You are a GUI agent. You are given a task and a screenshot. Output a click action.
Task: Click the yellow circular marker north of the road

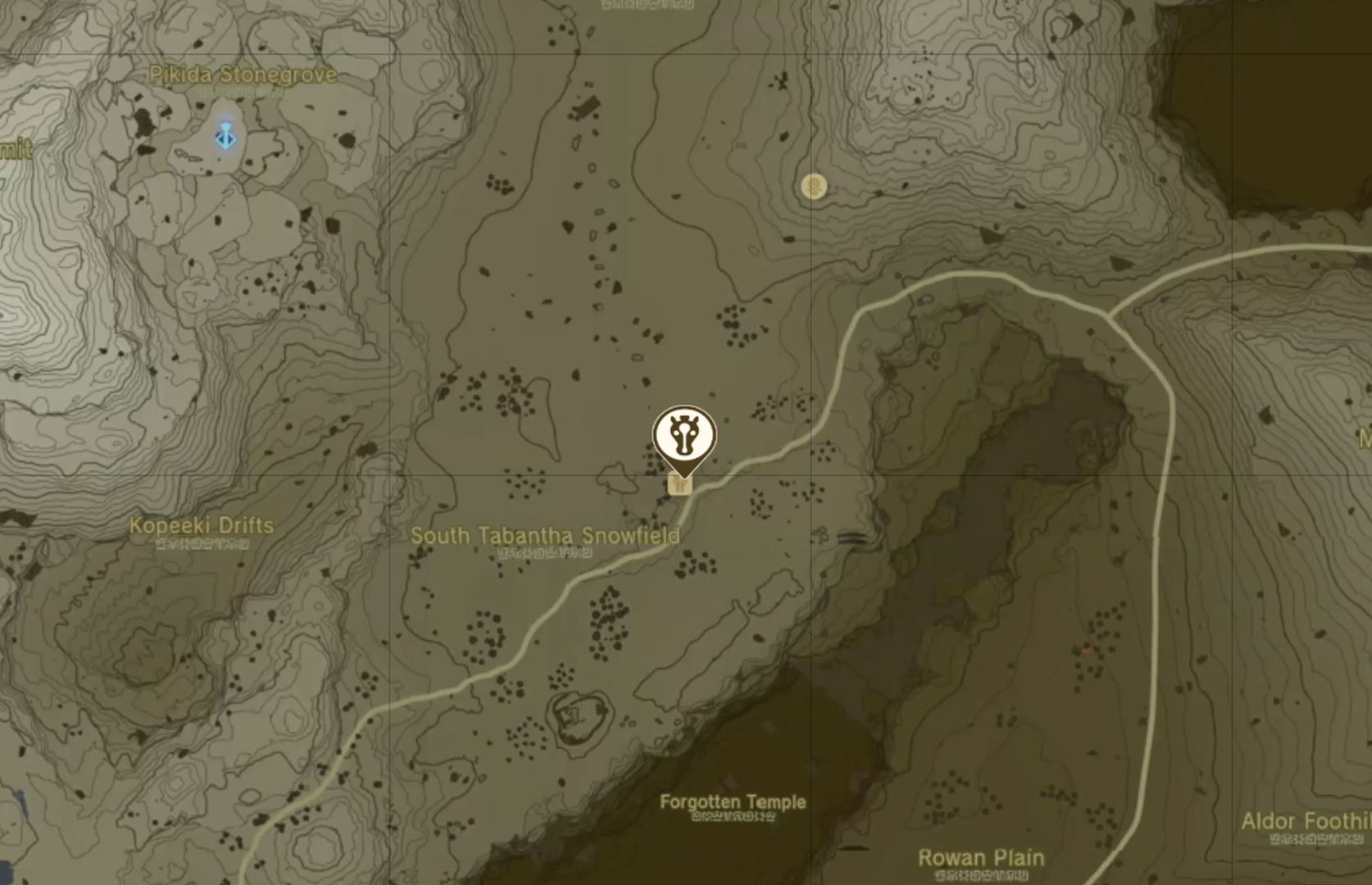coord(814,188)
